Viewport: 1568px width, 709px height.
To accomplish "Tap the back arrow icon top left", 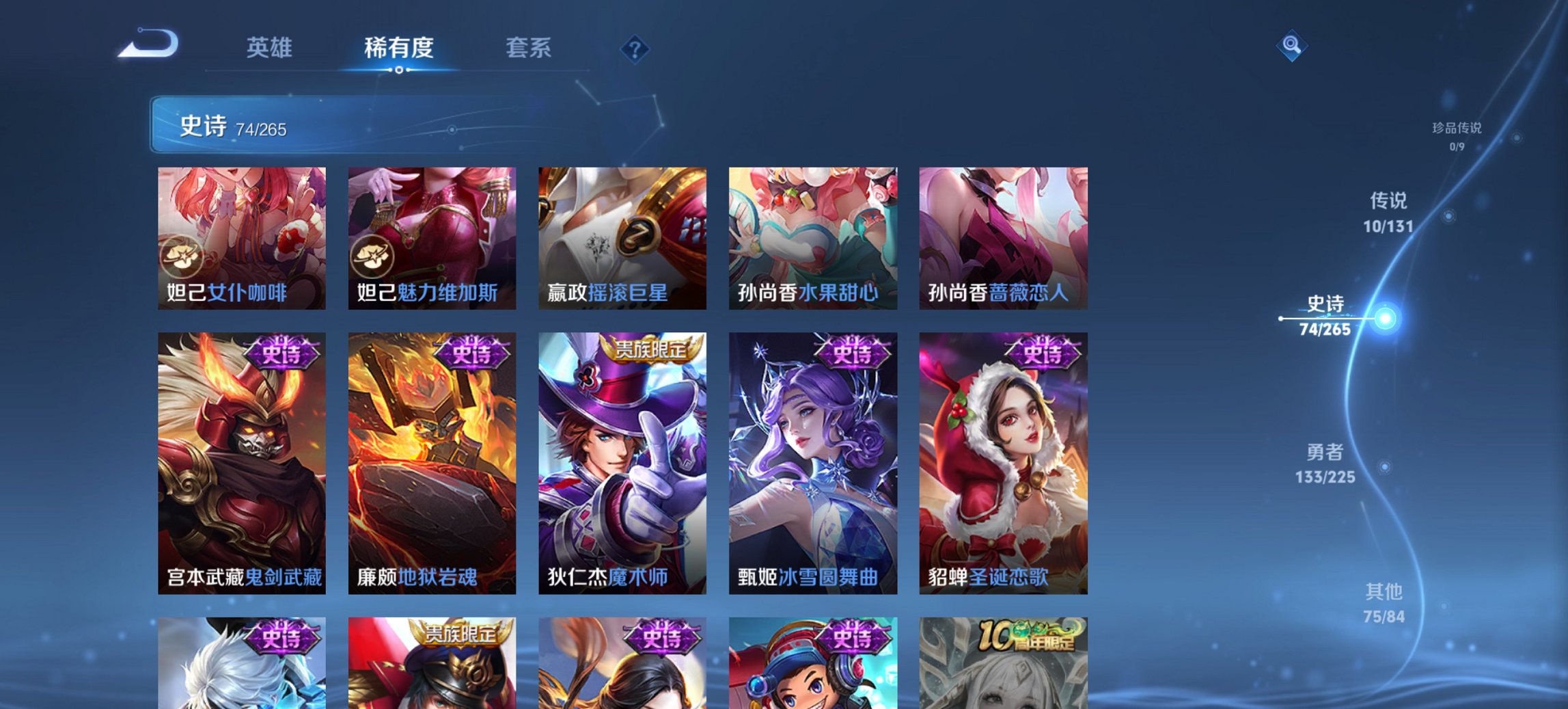I will (x=148, y=44).
